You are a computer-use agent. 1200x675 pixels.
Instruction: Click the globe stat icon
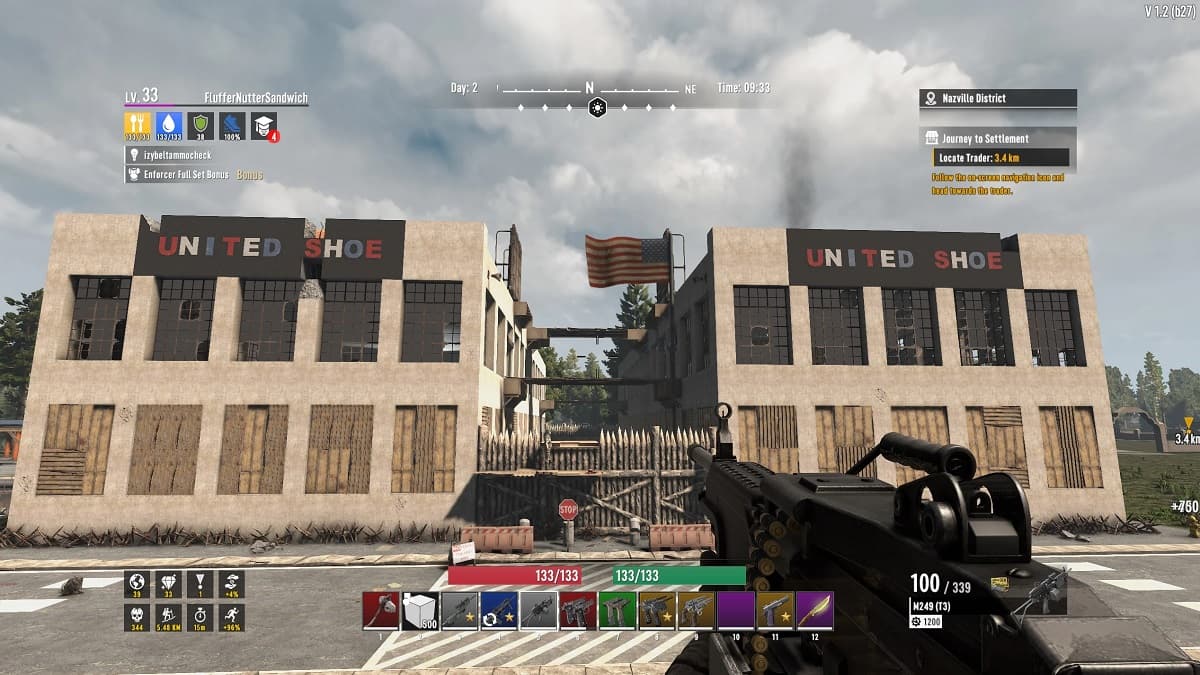pyautogui.click(x=138, y=584)
